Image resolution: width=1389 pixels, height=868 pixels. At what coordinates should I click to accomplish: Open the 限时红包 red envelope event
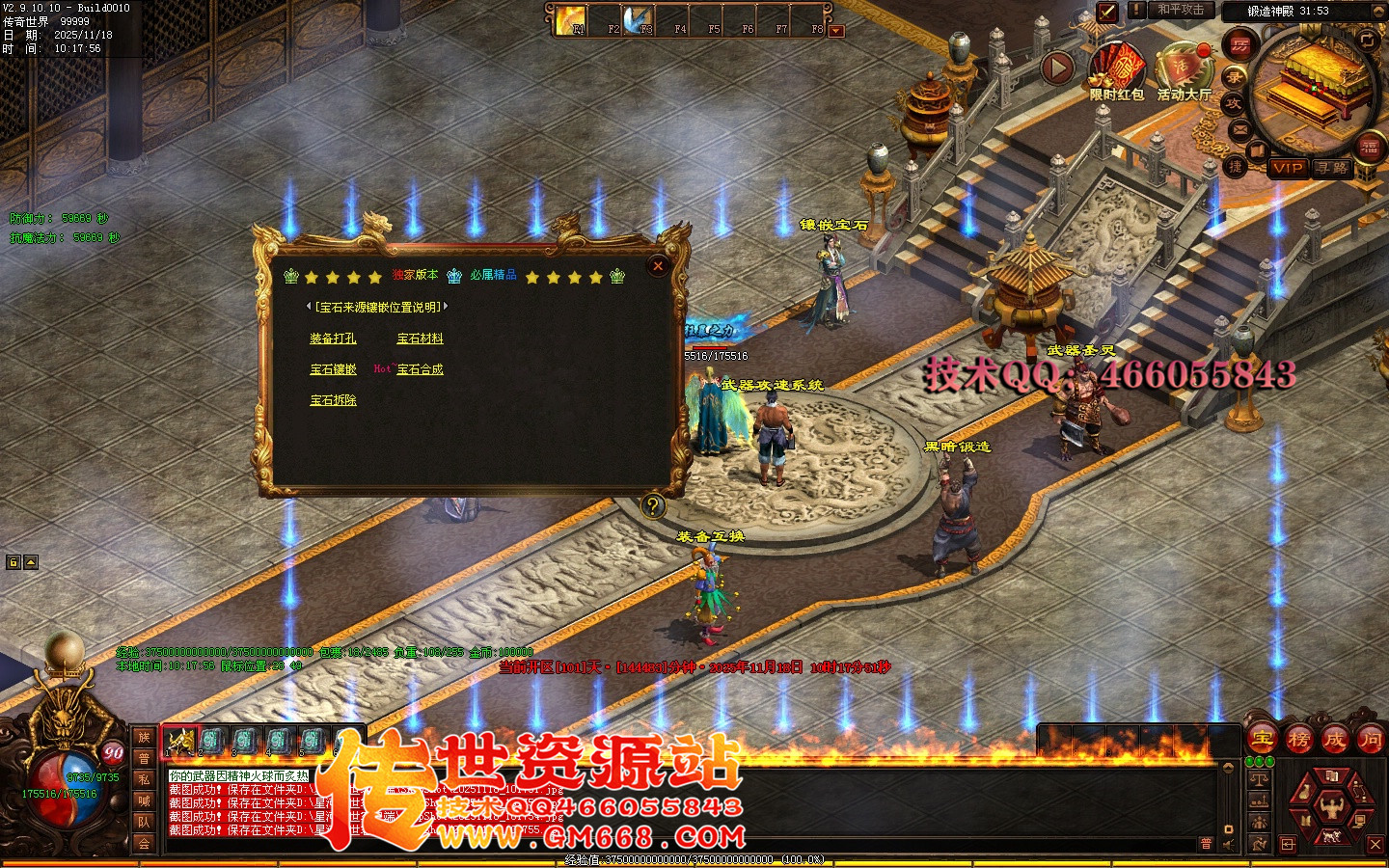click(1117, 72)
